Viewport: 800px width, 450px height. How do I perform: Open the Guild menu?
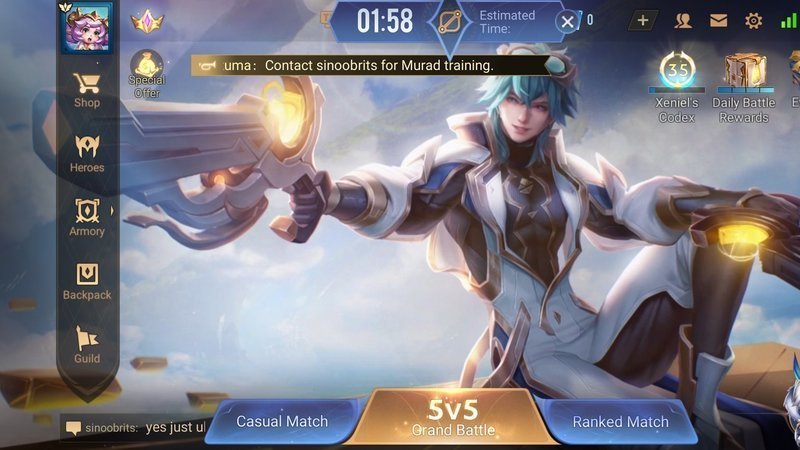click(x=87, y=345)
